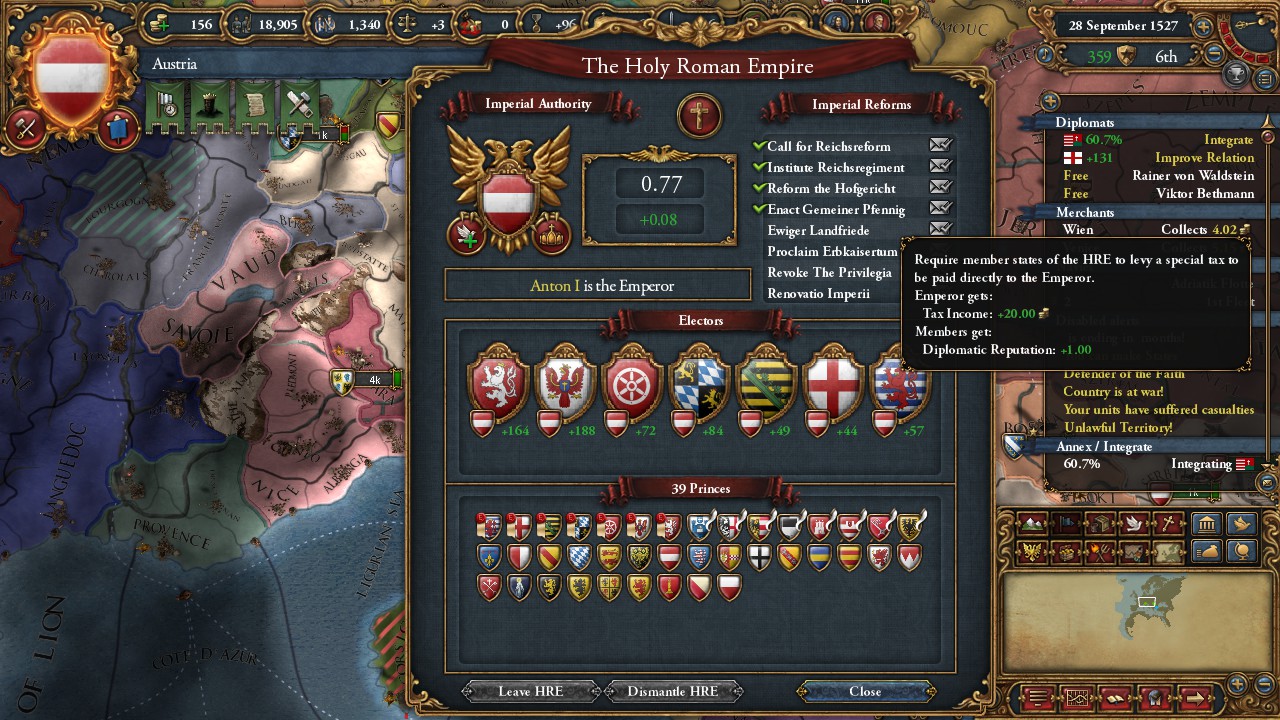This screenshot has height=720, width=1280.
Task: Decrease game speed with the minus button
Action: 1215,54
